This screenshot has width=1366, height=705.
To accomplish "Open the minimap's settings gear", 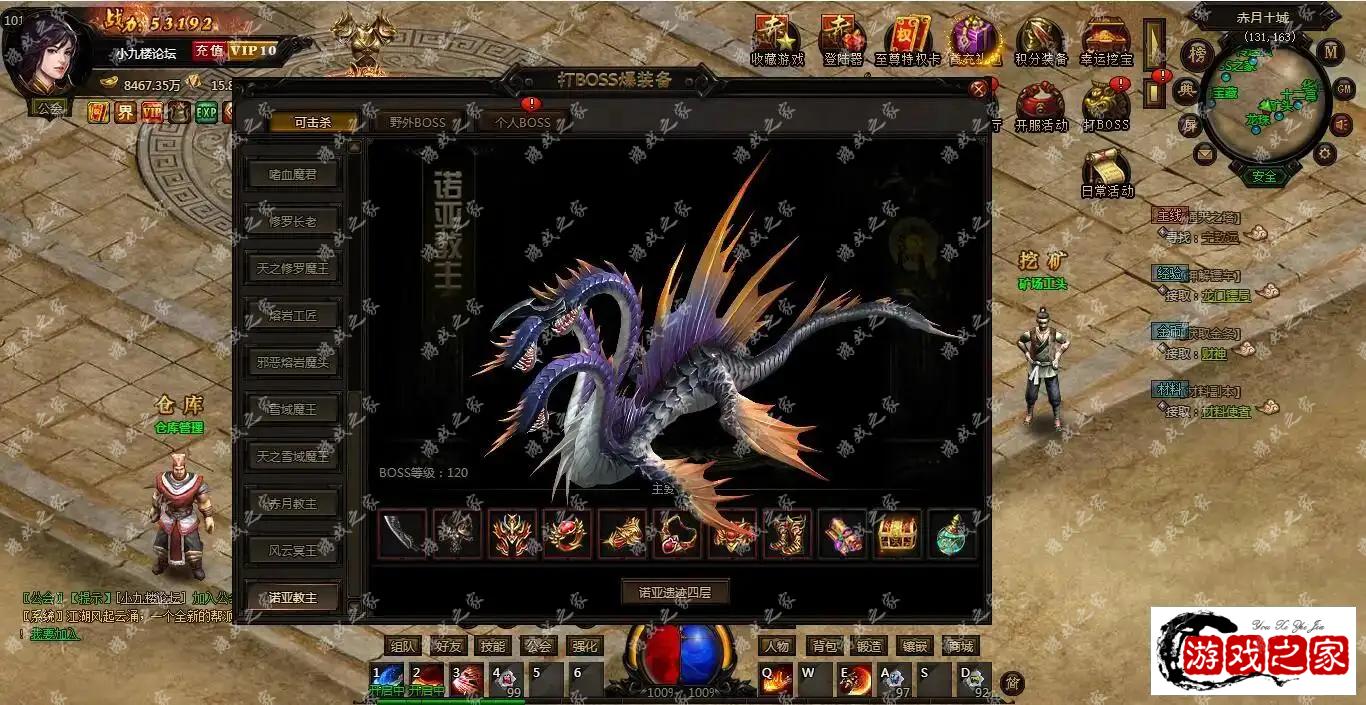I will point(1326,153).
